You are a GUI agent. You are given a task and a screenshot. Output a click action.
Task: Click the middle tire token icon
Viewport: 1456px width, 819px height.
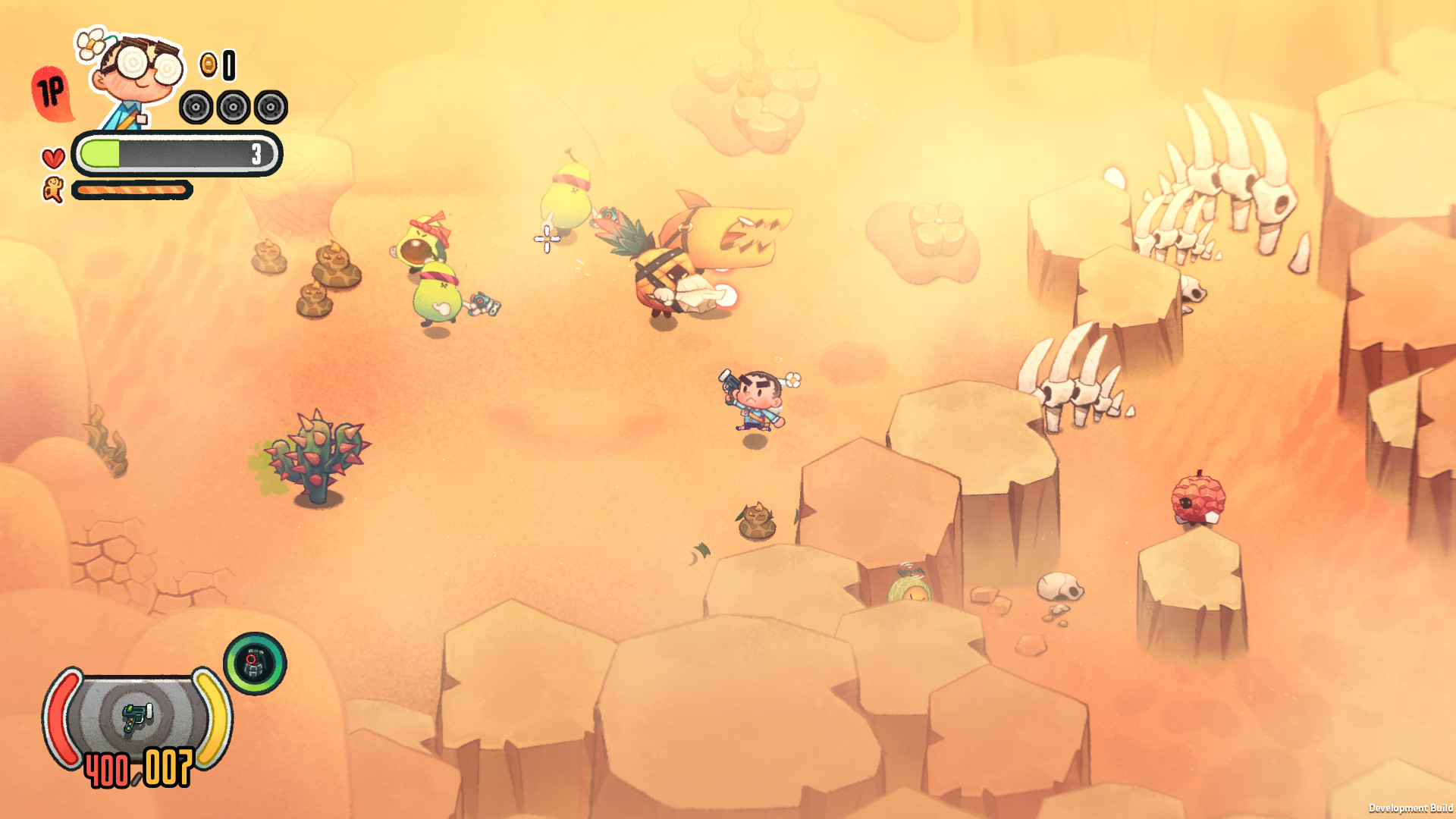coord(234,106)
